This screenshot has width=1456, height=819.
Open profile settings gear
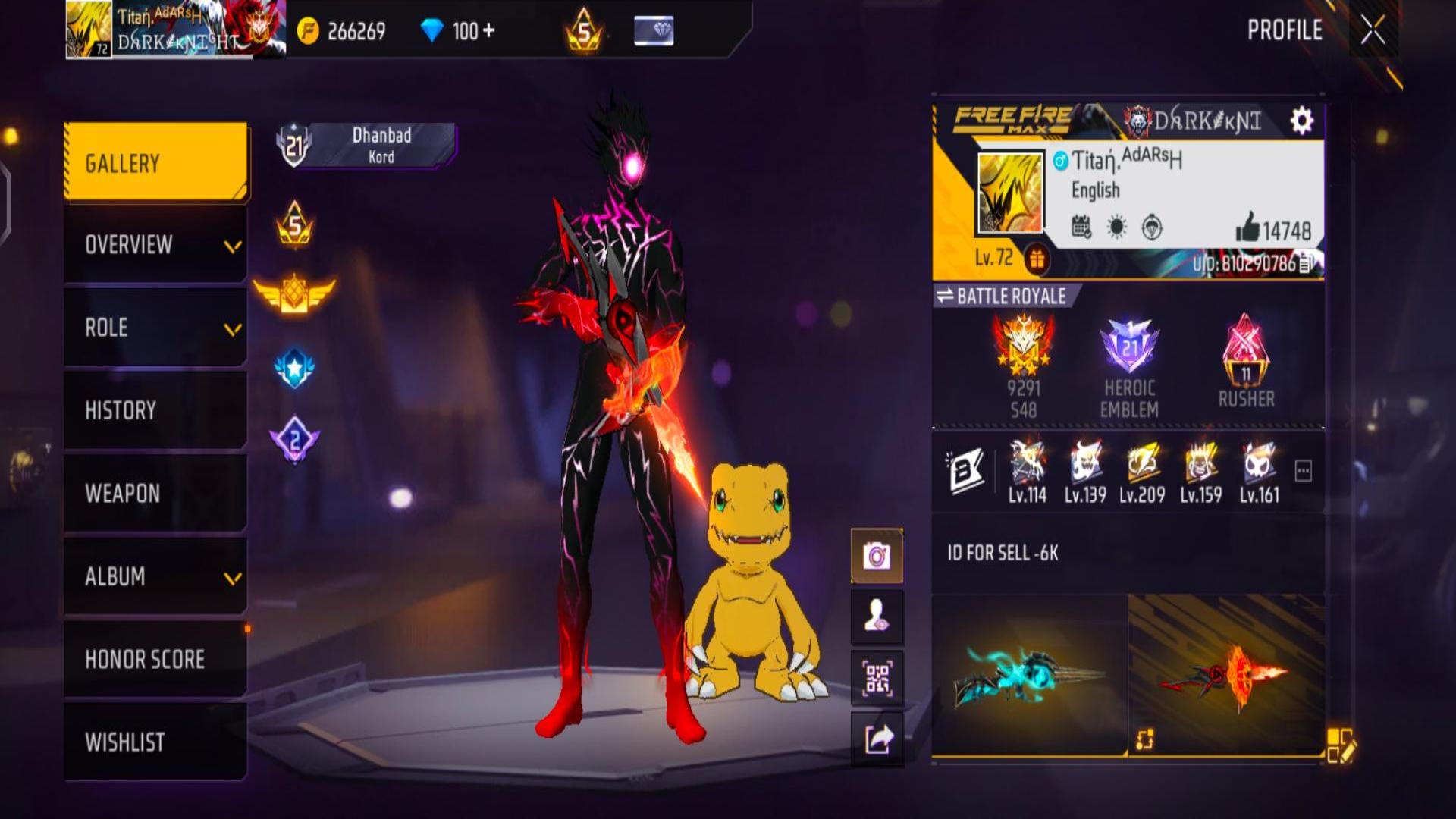(1301, 121)
